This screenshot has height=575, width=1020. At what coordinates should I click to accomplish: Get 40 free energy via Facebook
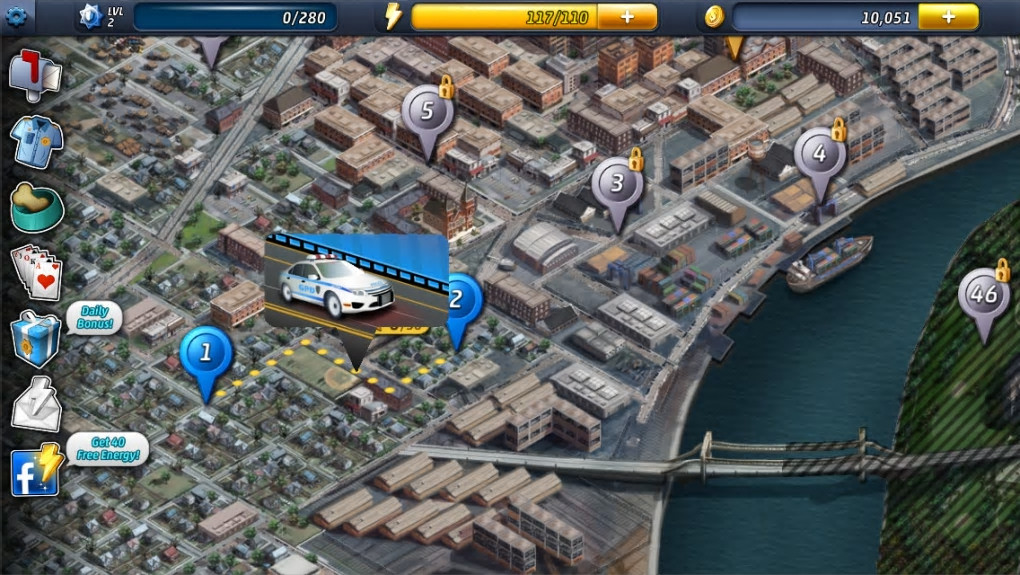click(36, 471)
